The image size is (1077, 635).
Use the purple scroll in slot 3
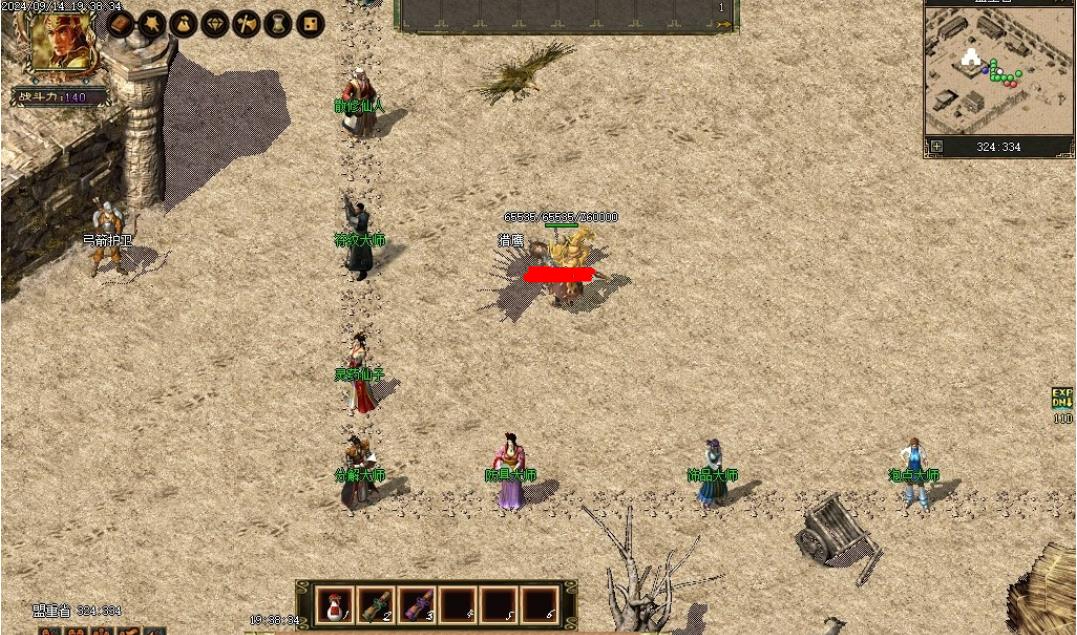415,604
